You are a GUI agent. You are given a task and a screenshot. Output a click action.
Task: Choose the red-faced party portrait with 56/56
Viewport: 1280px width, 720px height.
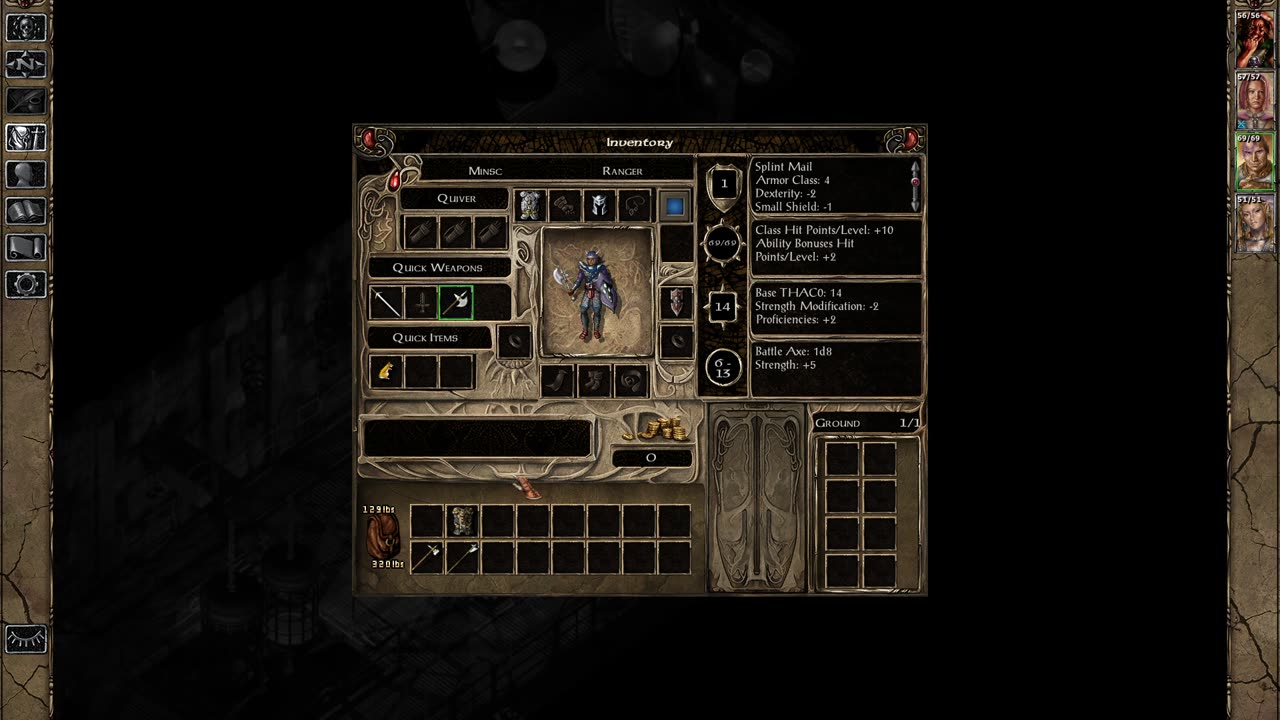pyautogui.click(x=1255, y=41)
